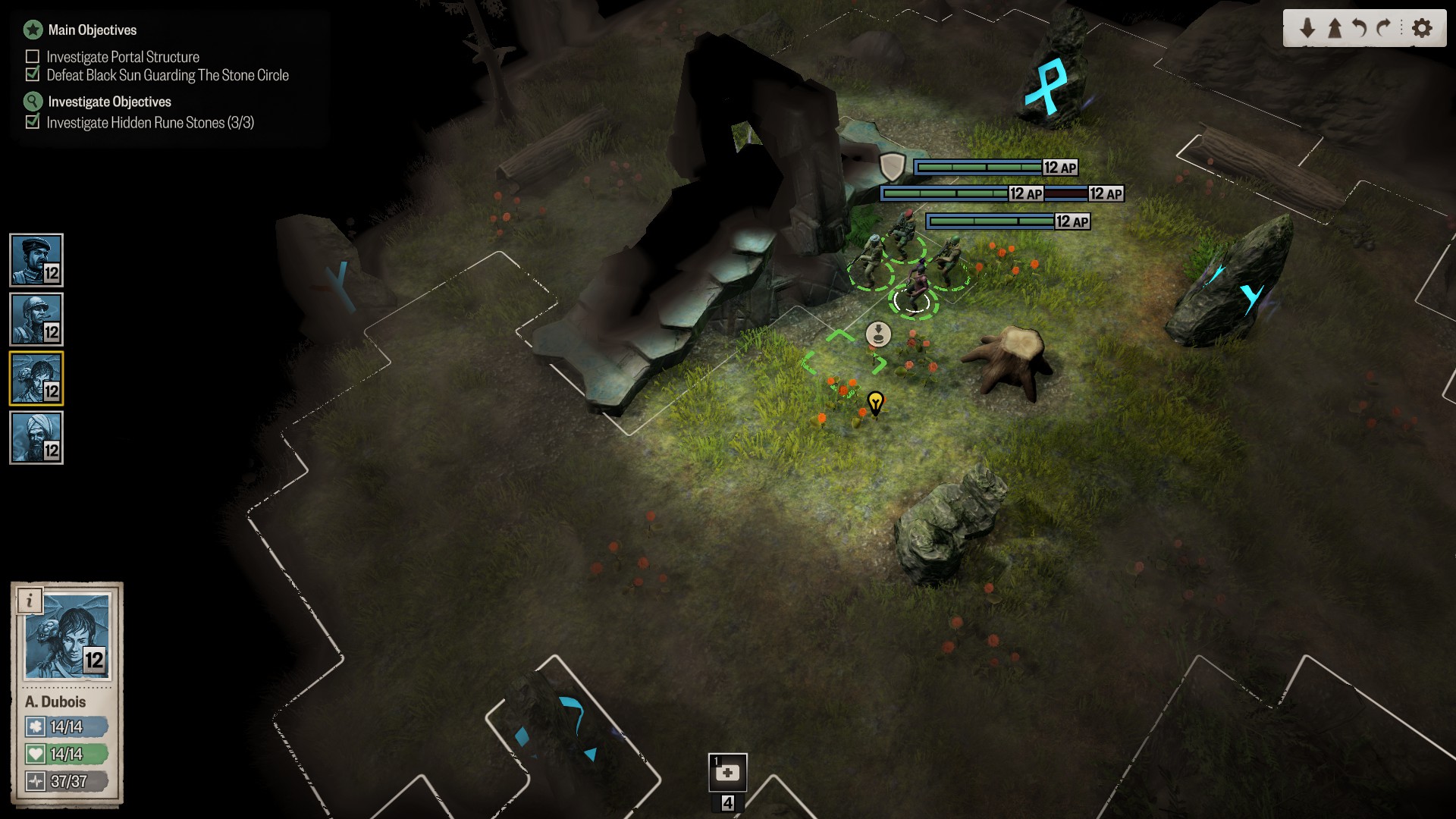Rotate camera with the left curved arrow
Screen dimensions: 1456x819
(x=1360, y=29)
